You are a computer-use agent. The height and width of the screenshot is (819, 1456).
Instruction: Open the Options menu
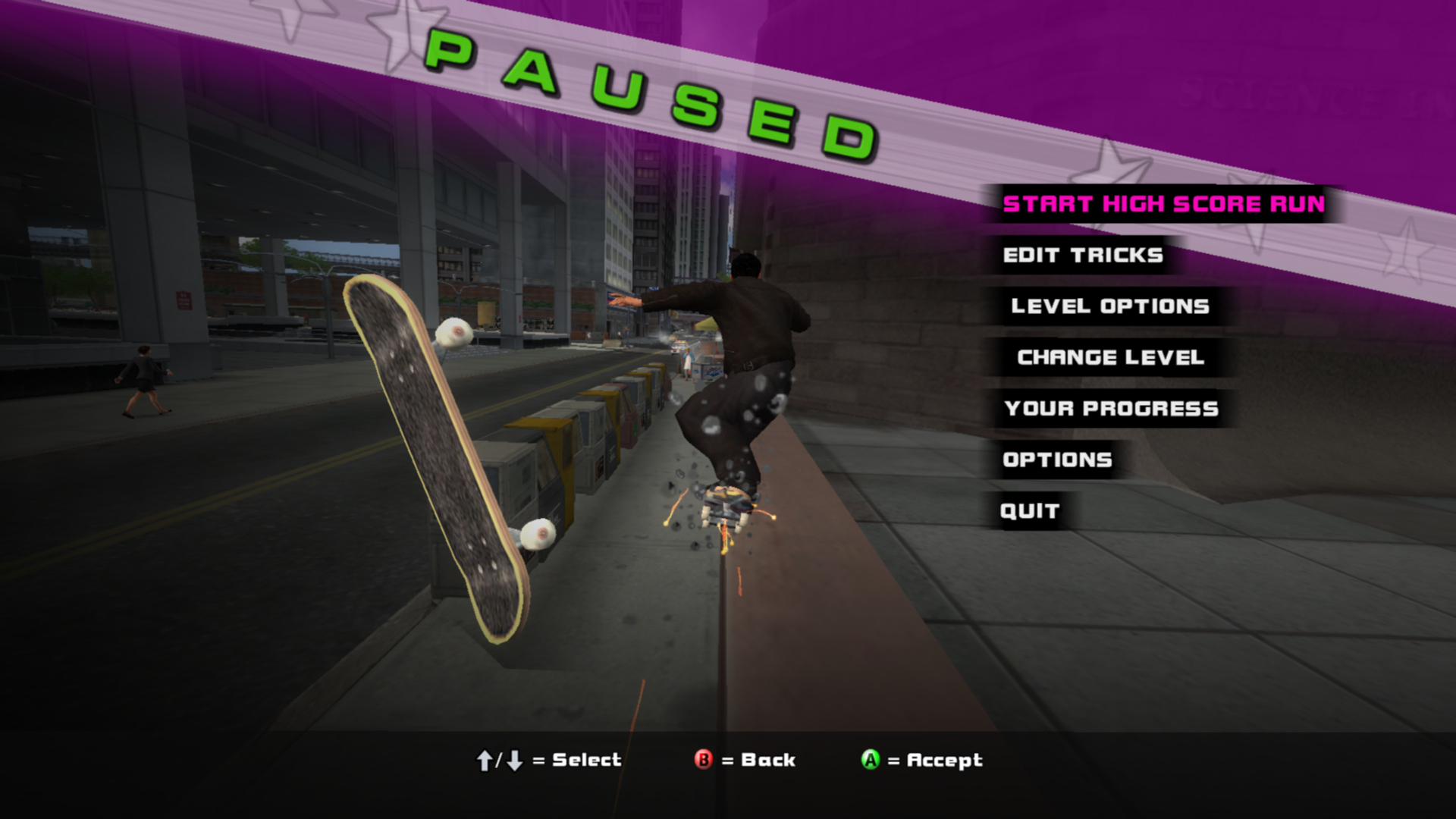click(1057, 460)
